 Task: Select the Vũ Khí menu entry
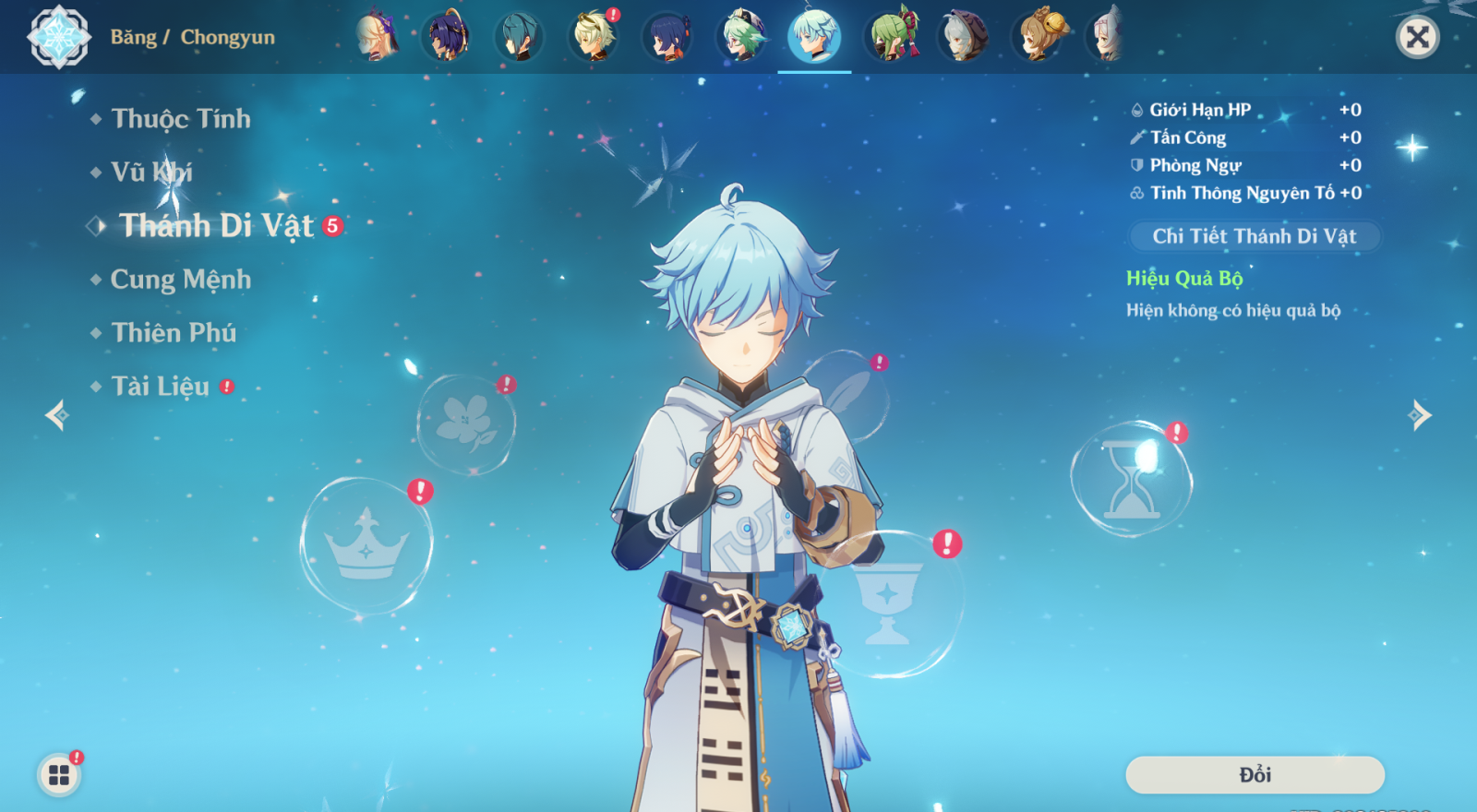pyautogui.click(x=151, y=173)
